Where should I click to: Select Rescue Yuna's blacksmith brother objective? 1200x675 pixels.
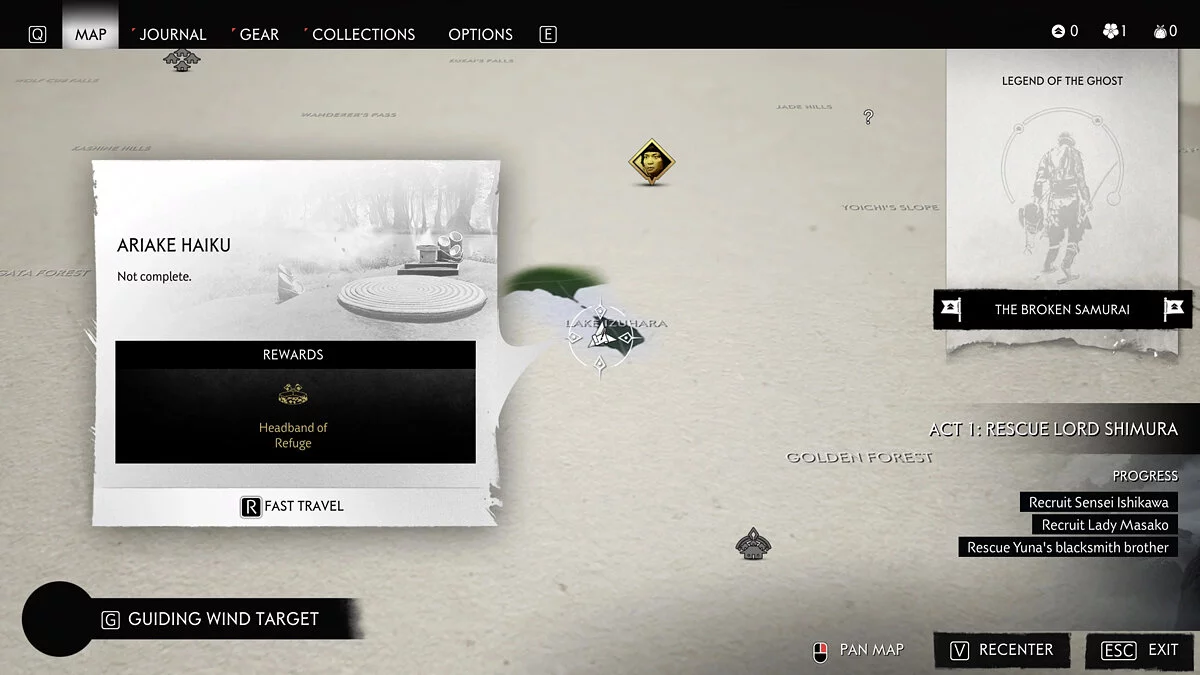point(1068,548)
